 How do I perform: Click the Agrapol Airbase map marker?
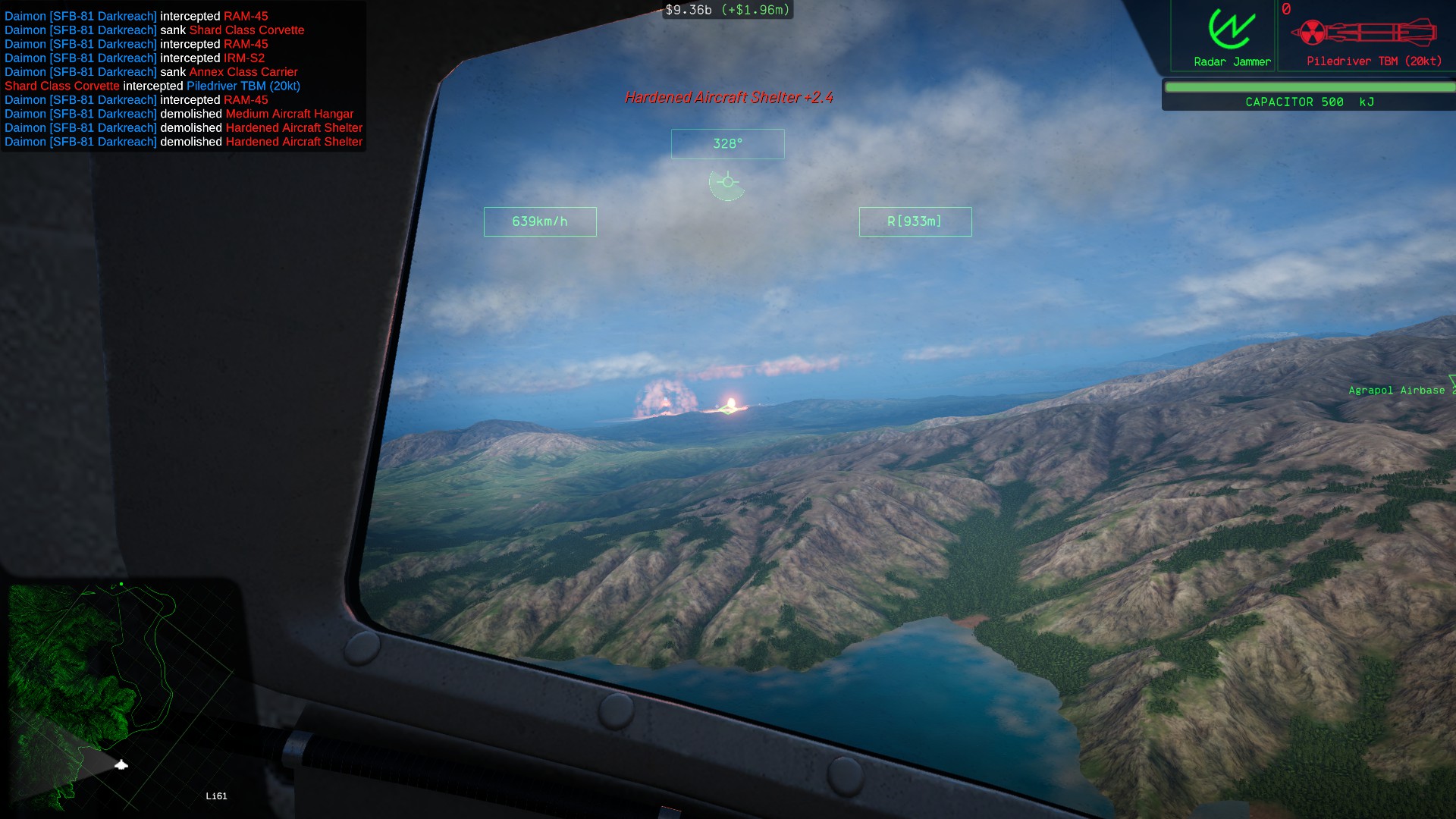1397,390
